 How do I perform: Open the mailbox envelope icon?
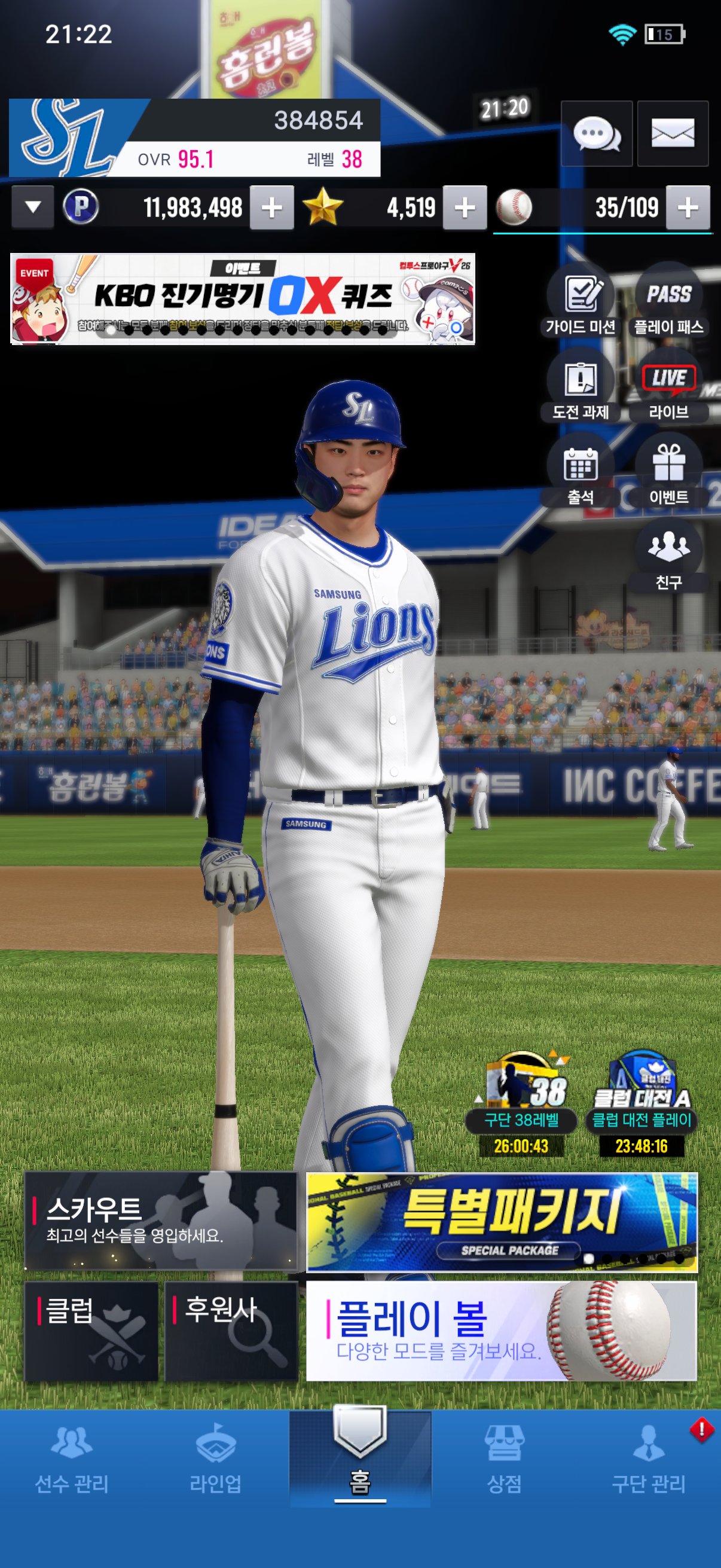point(673,133)
